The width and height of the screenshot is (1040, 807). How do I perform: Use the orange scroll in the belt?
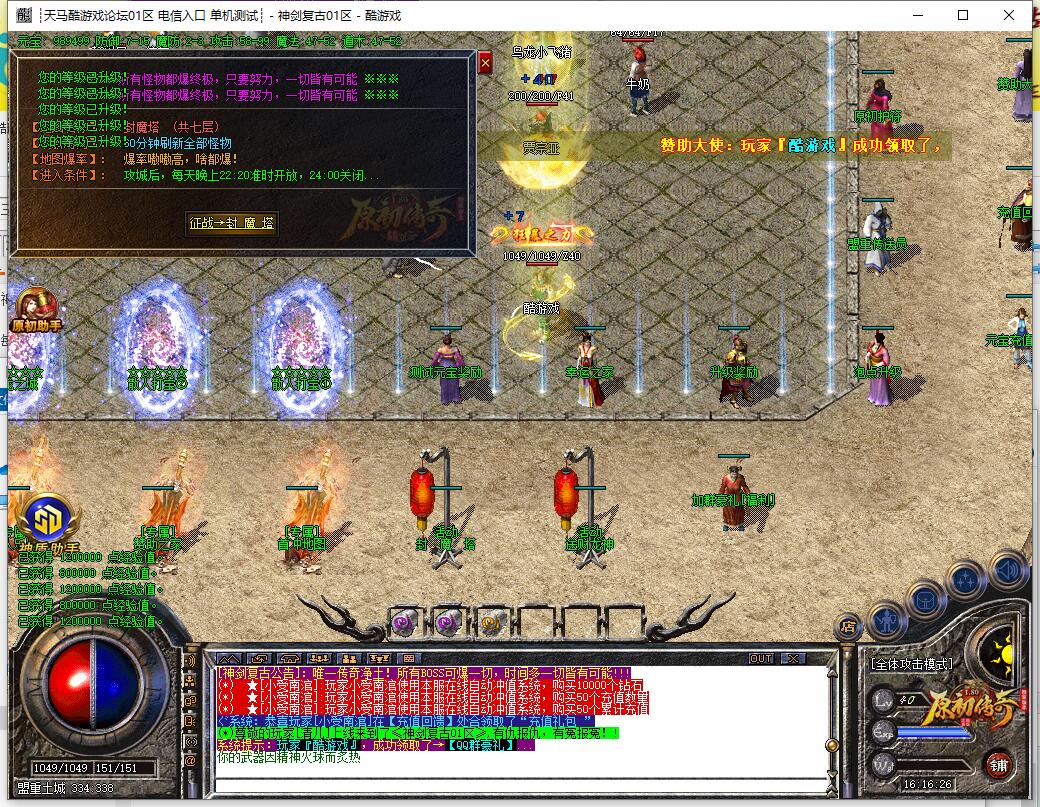pyautogui.click(x=491, y=621)
